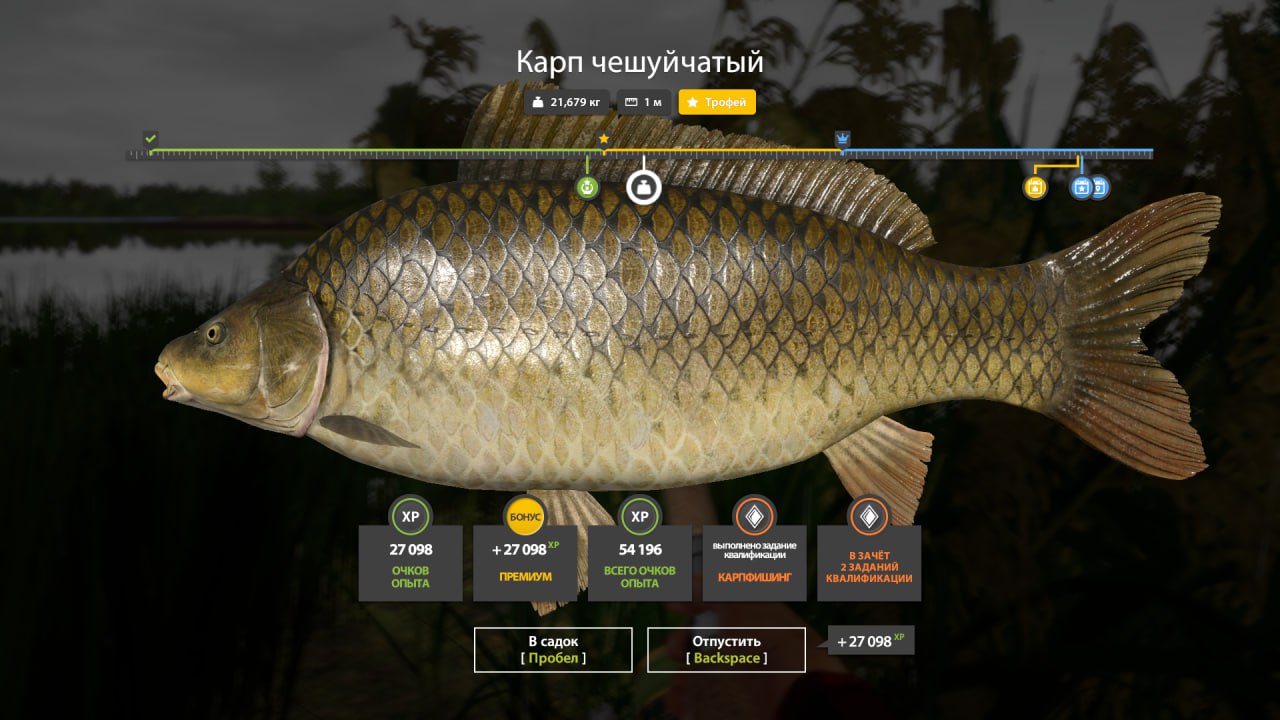Viewport: 1280px width, 720px height.
Task: Release the fish with the Отпустить button
Action: pos(726,649)
